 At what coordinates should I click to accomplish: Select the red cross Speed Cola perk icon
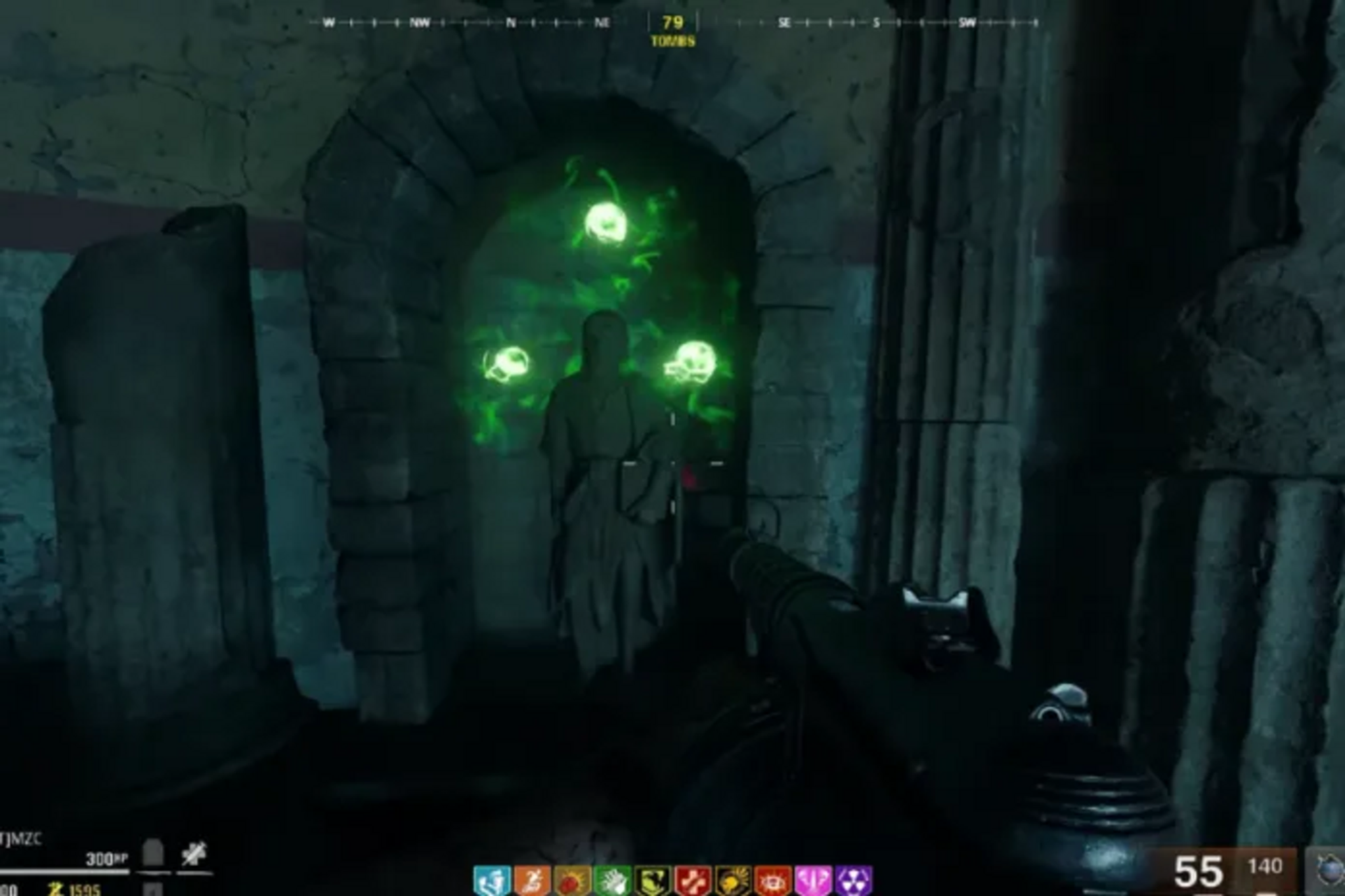695,880
